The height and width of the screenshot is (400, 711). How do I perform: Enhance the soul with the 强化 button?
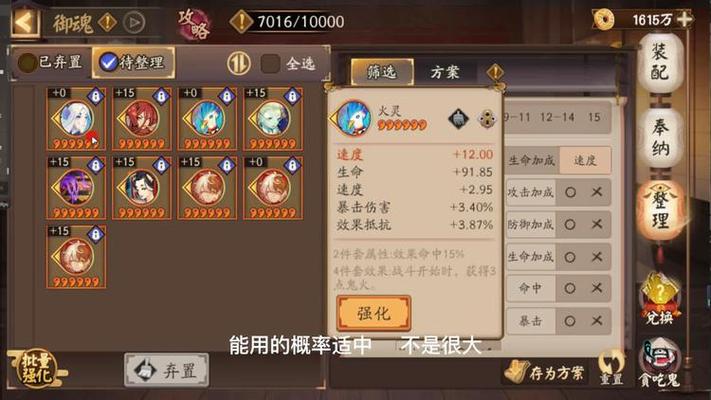374,313
